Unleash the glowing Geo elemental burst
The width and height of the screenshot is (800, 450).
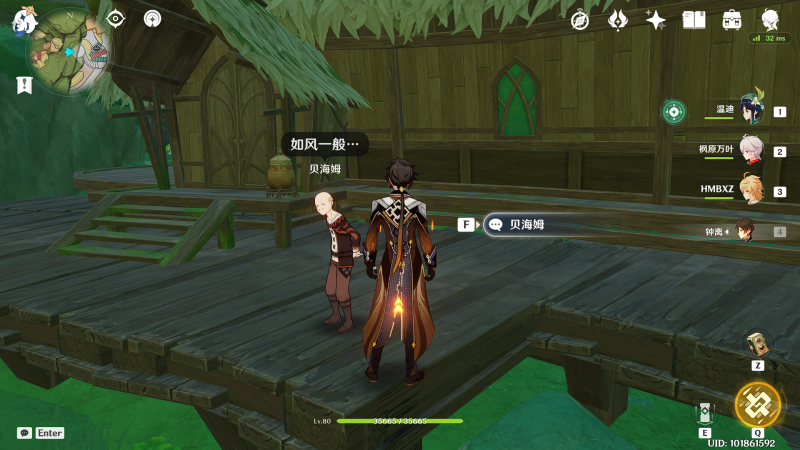pyautogui.click(x=758, y=404)
